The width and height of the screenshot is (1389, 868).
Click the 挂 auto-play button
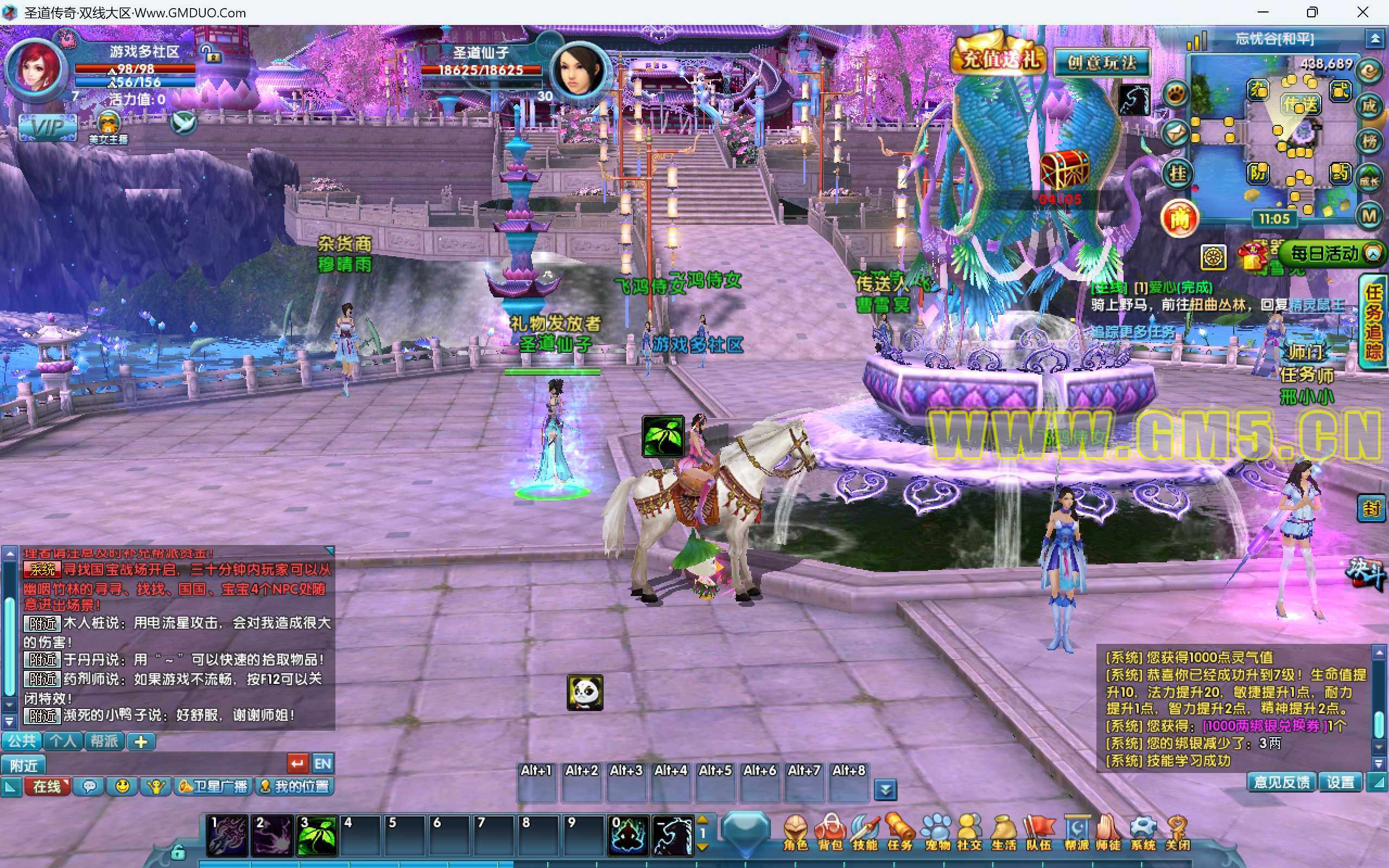(1177, 173)
